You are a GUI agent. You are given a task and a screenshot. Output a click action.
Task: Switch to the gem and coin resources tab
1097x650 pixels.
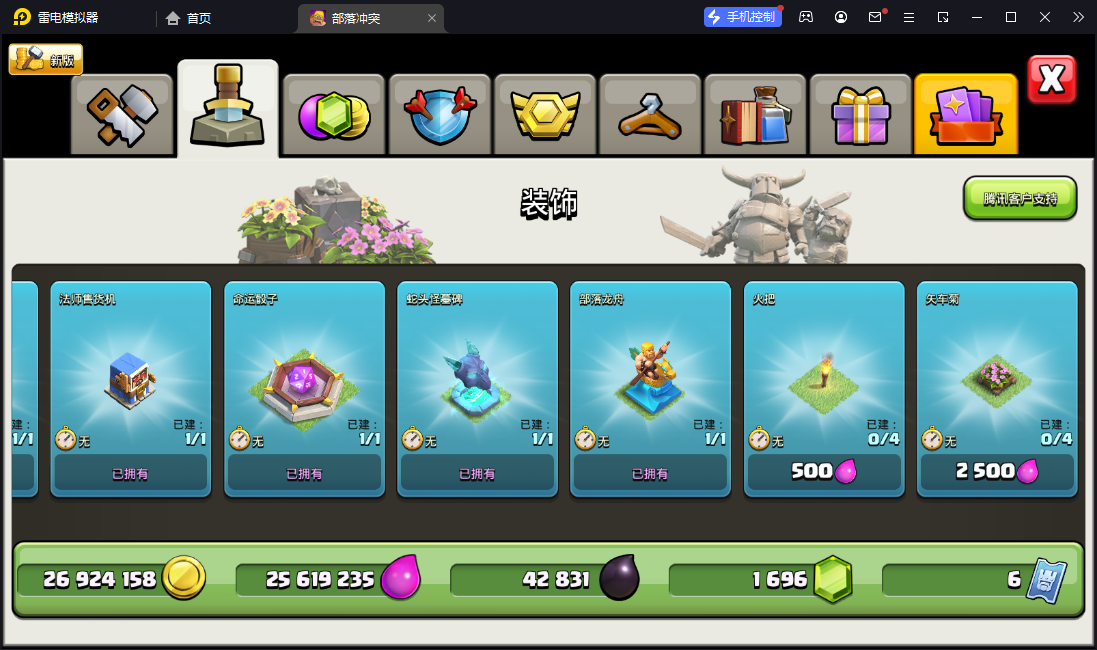click(334, 115)
